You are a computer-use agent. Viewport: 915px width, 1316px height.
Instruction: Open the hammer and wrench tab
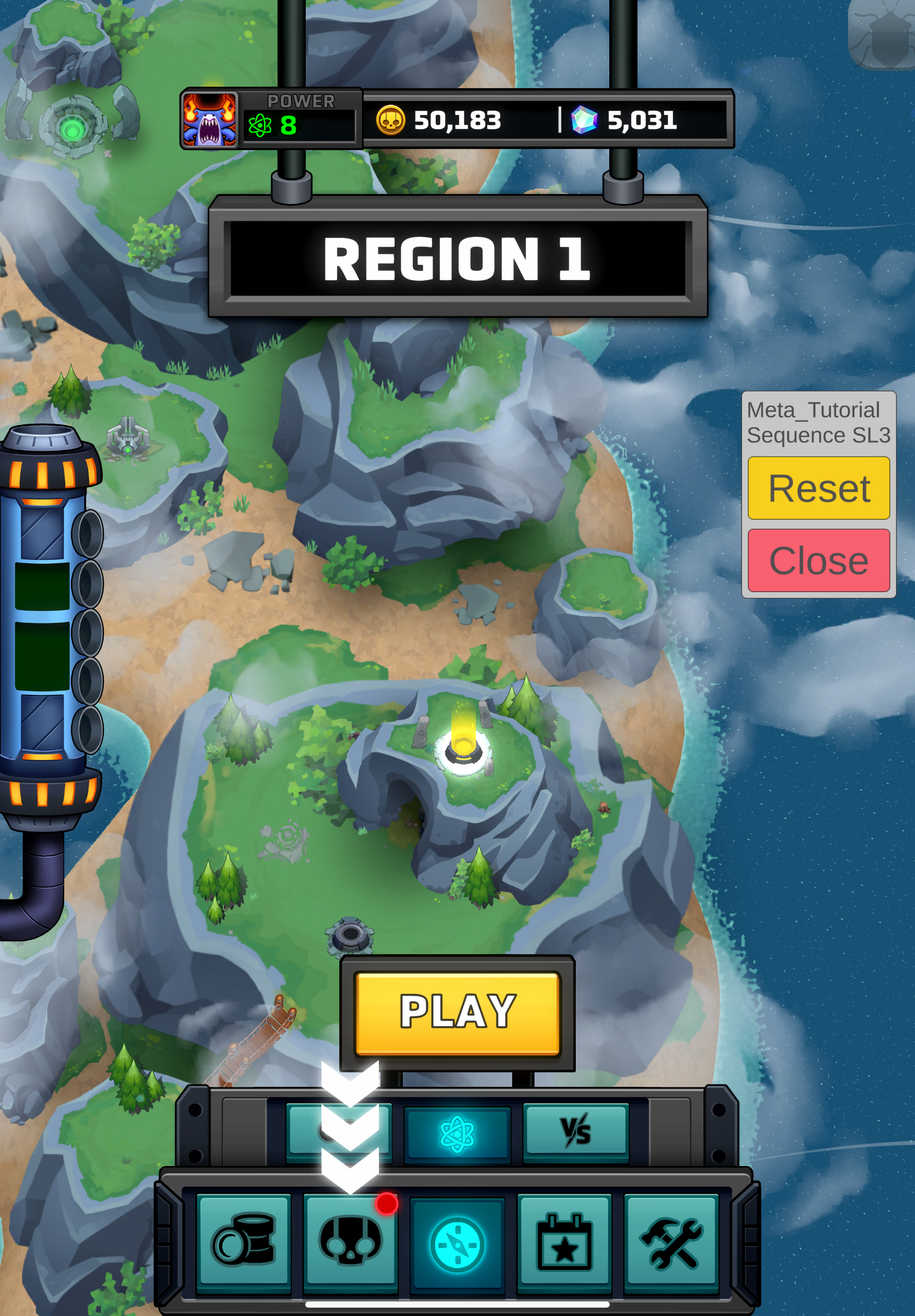pyautogui.click(x=671, y=1242)
